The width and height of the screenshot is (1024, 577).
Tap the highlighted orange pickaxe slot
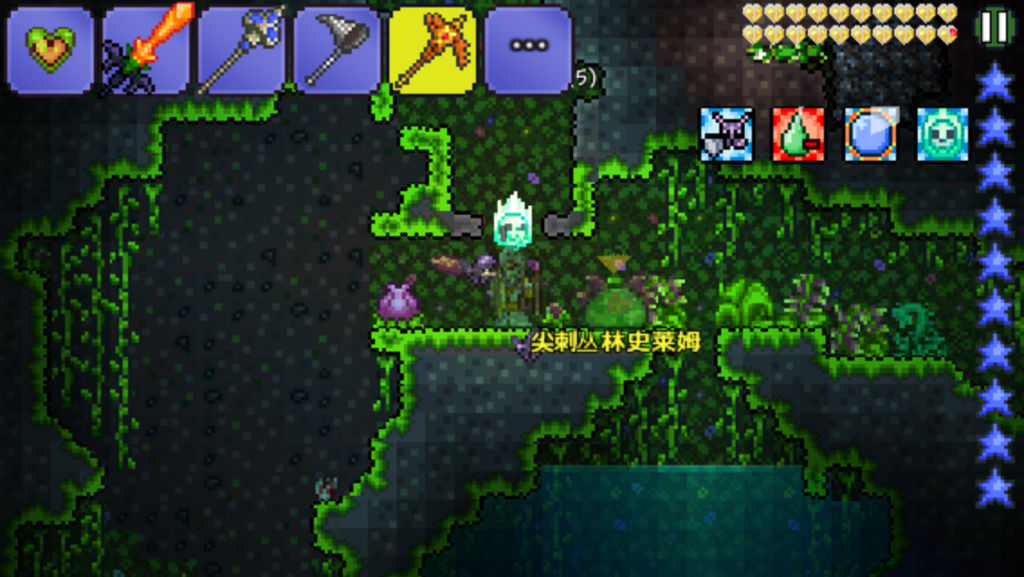[x=432, y=49]
